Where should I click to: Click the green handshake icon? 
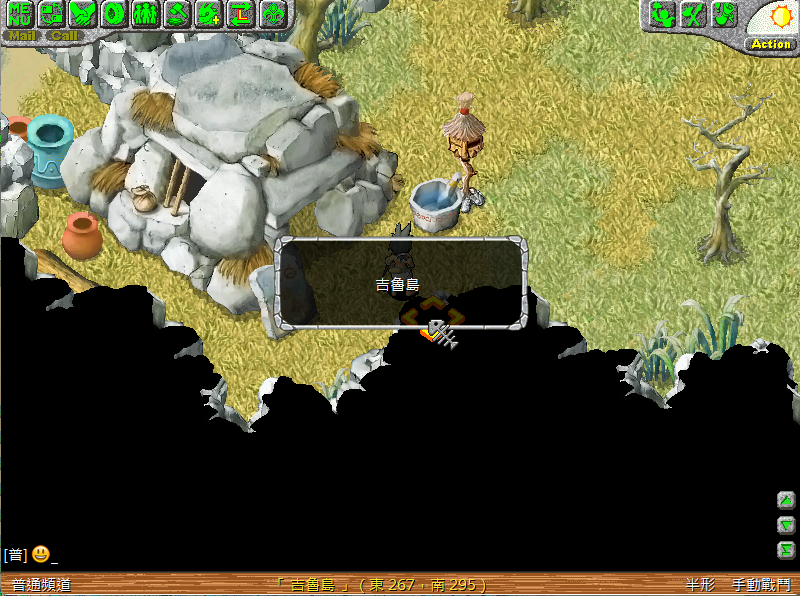[x=82, y=14]
